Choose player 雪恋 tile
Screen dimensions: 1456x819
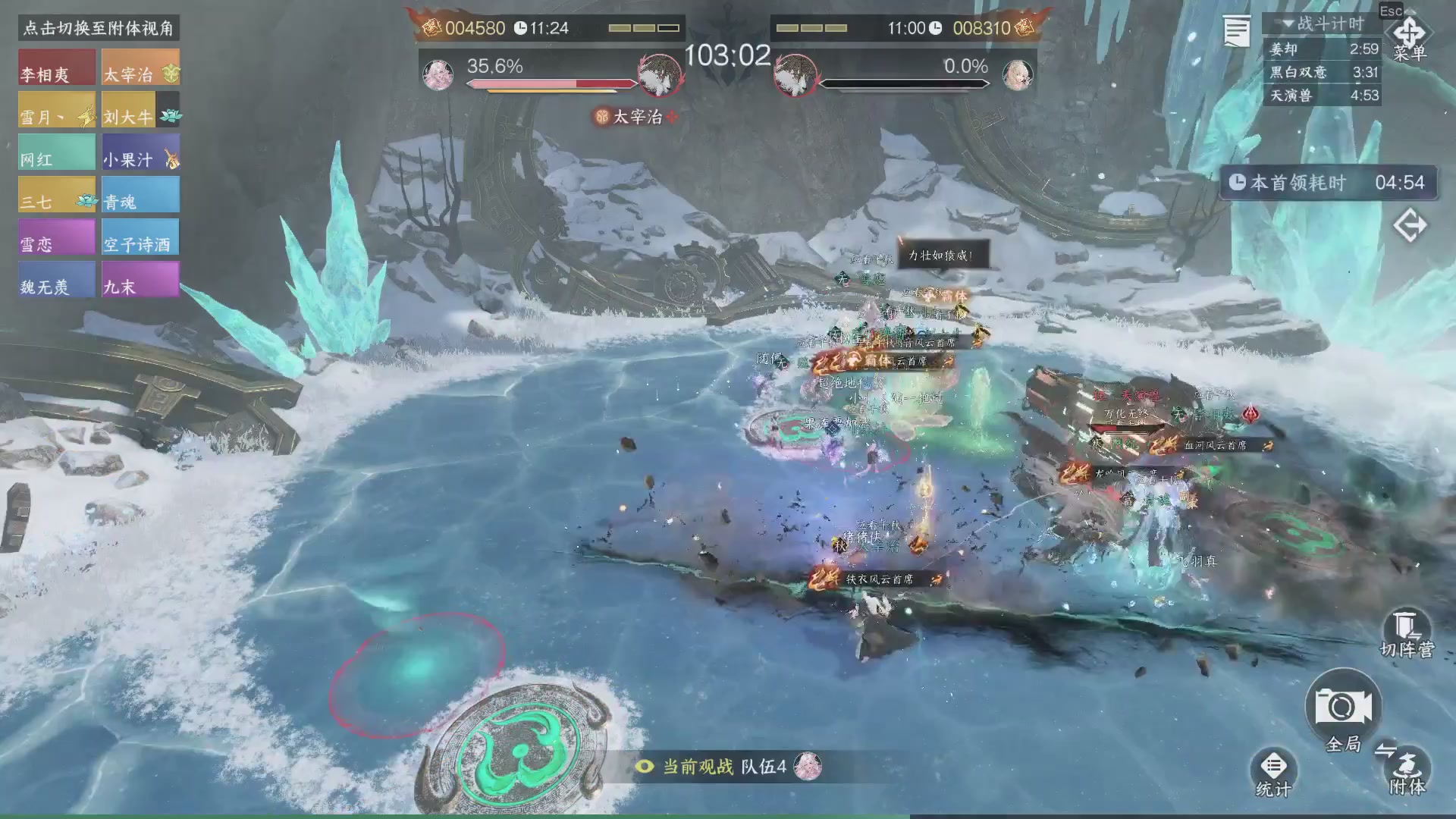pyautogui.click(x=57, y=237)
